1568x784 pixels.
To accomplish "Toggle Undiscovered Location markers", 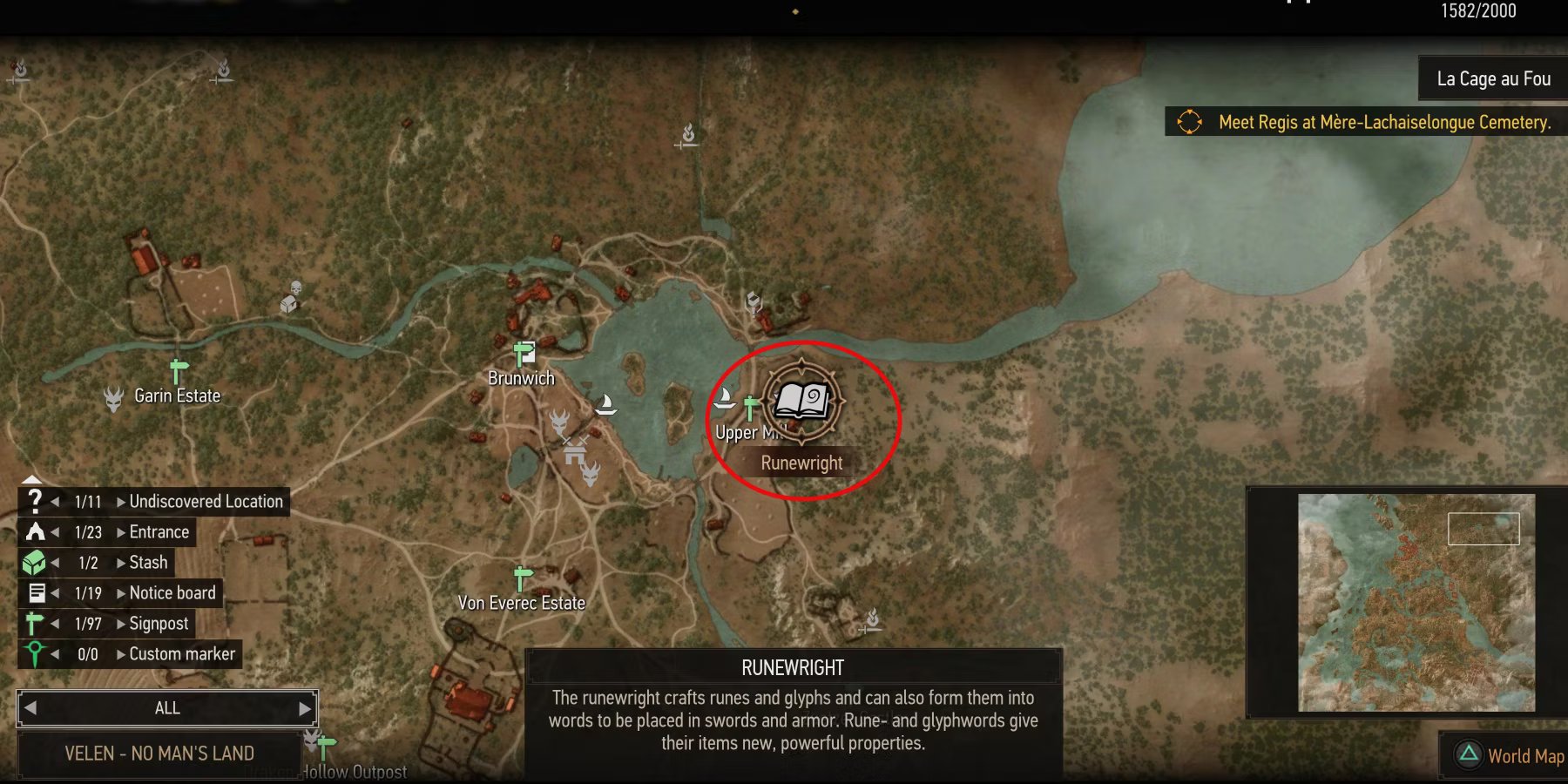I will click(x=35, y=501).
